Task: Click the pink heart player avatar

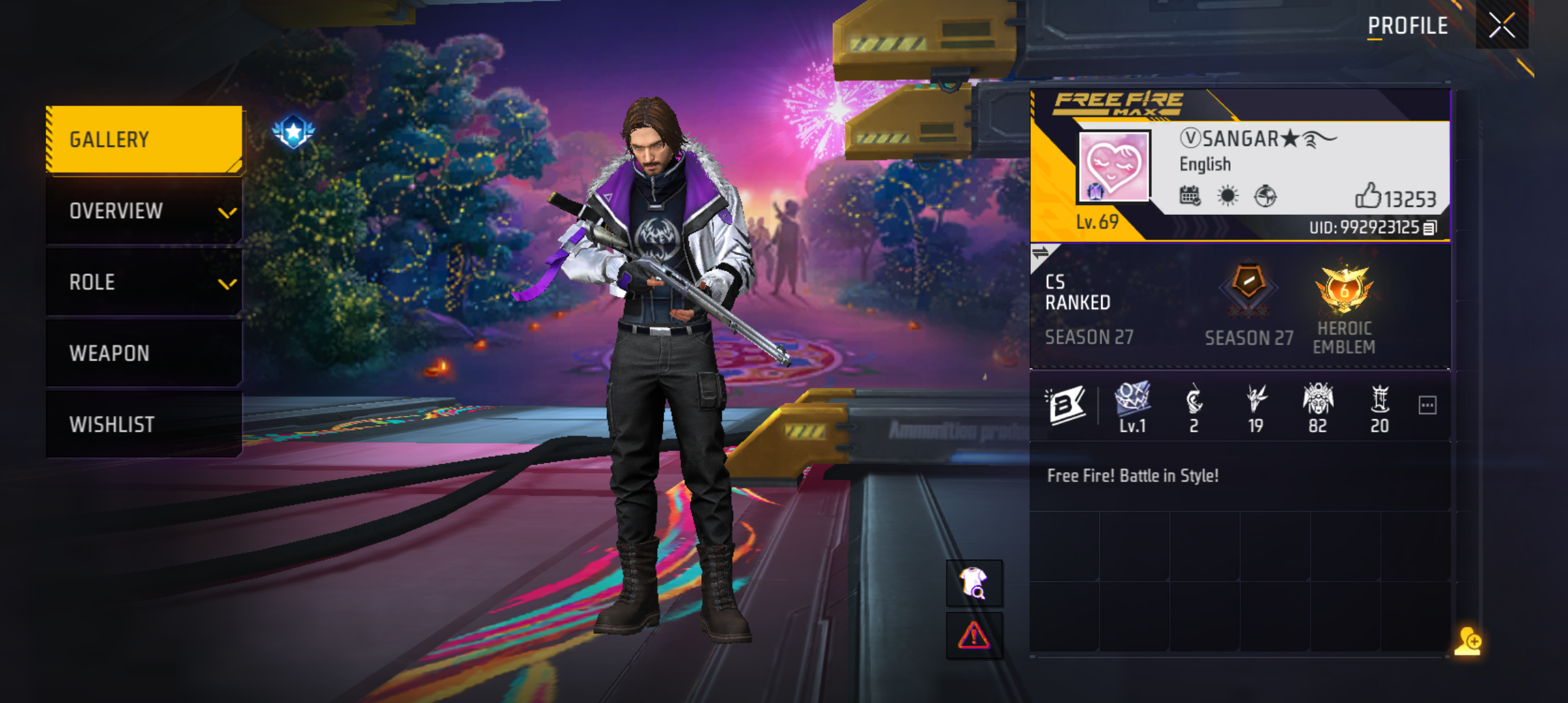Action: pyautogui.click(x=1113, y=166)
